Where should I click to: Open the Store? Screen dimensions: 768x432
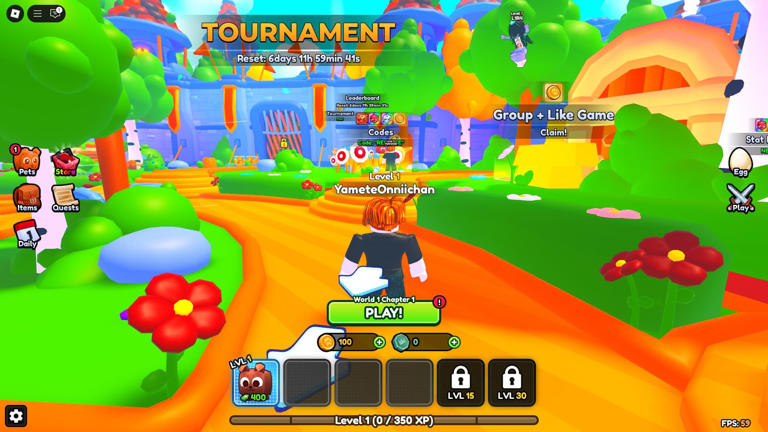(65, 162)
